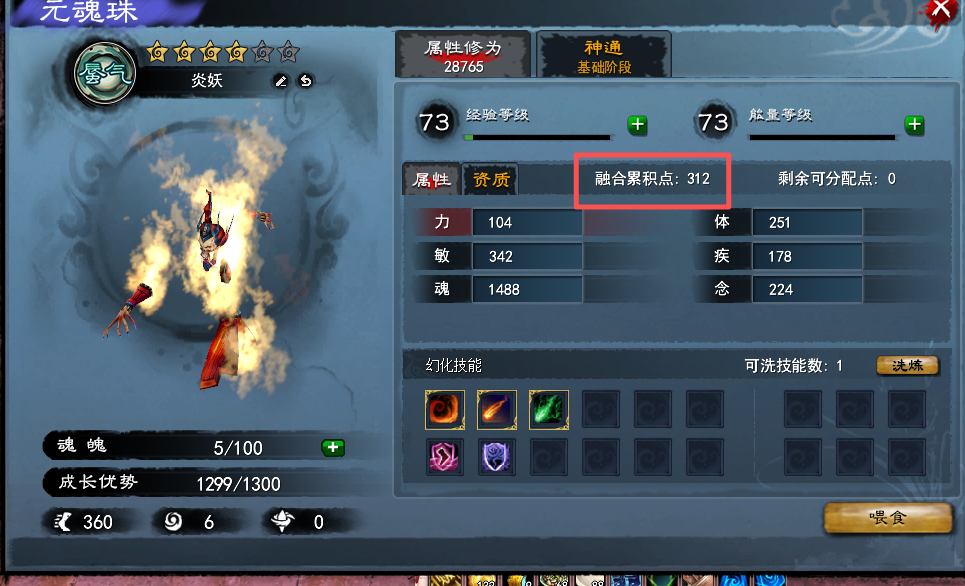Select the flaming meteor skill icon

pos(496,408)
